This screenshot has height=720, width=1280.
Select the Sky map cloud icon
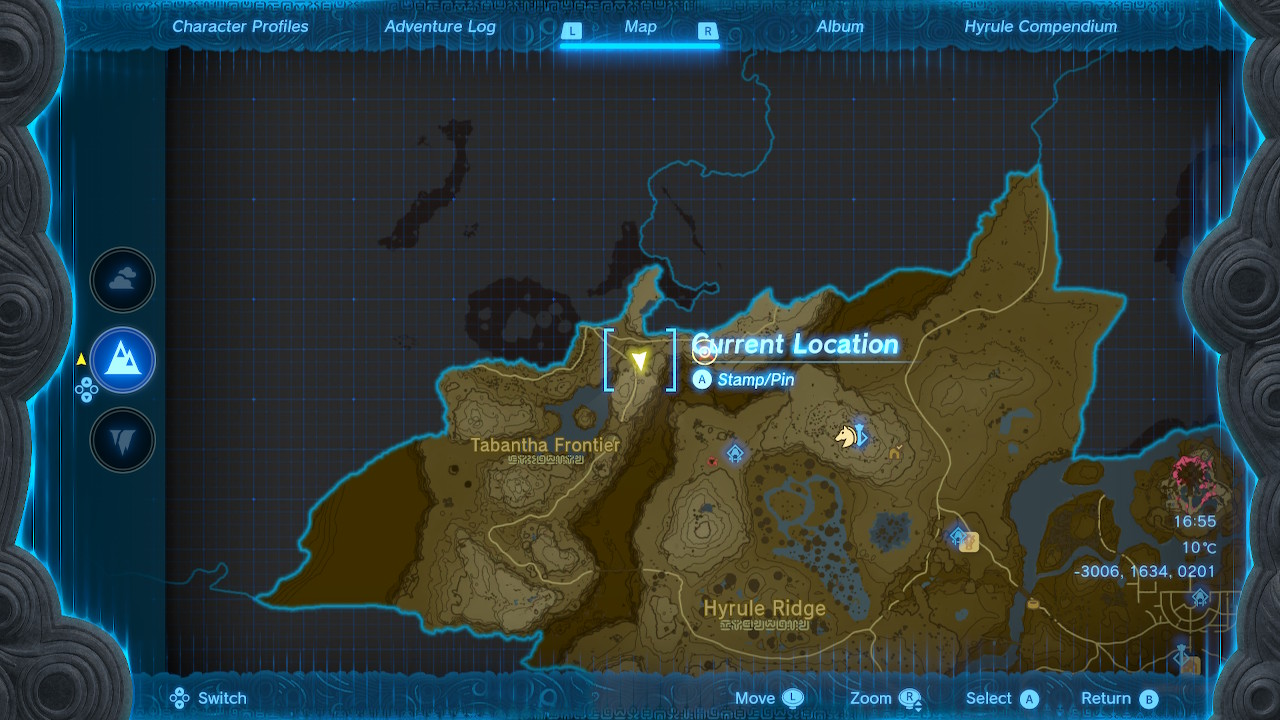click(122, 280)
